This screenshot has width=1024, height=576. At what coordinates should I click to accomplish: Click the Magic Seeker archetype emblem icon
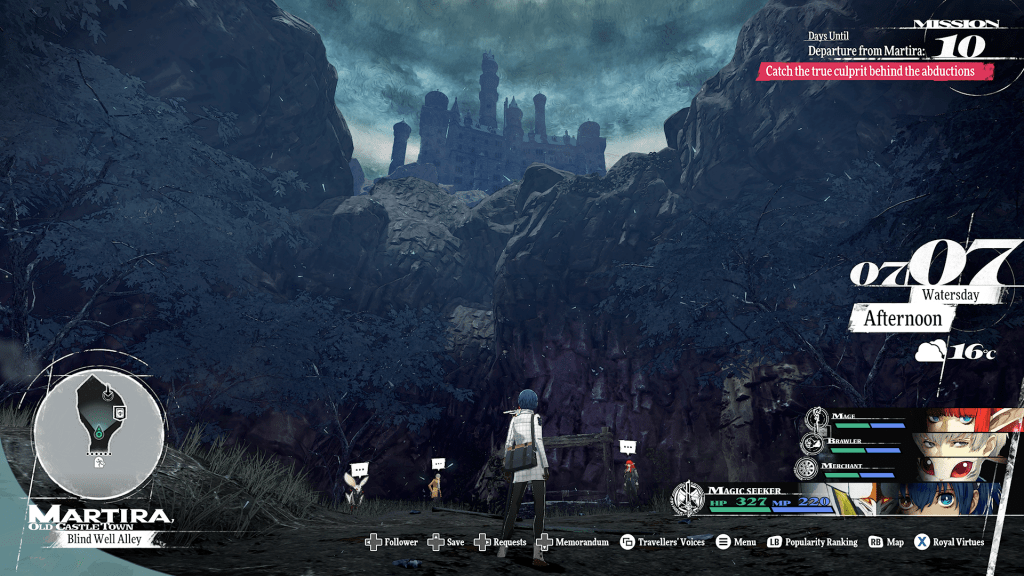pos(688,497)
